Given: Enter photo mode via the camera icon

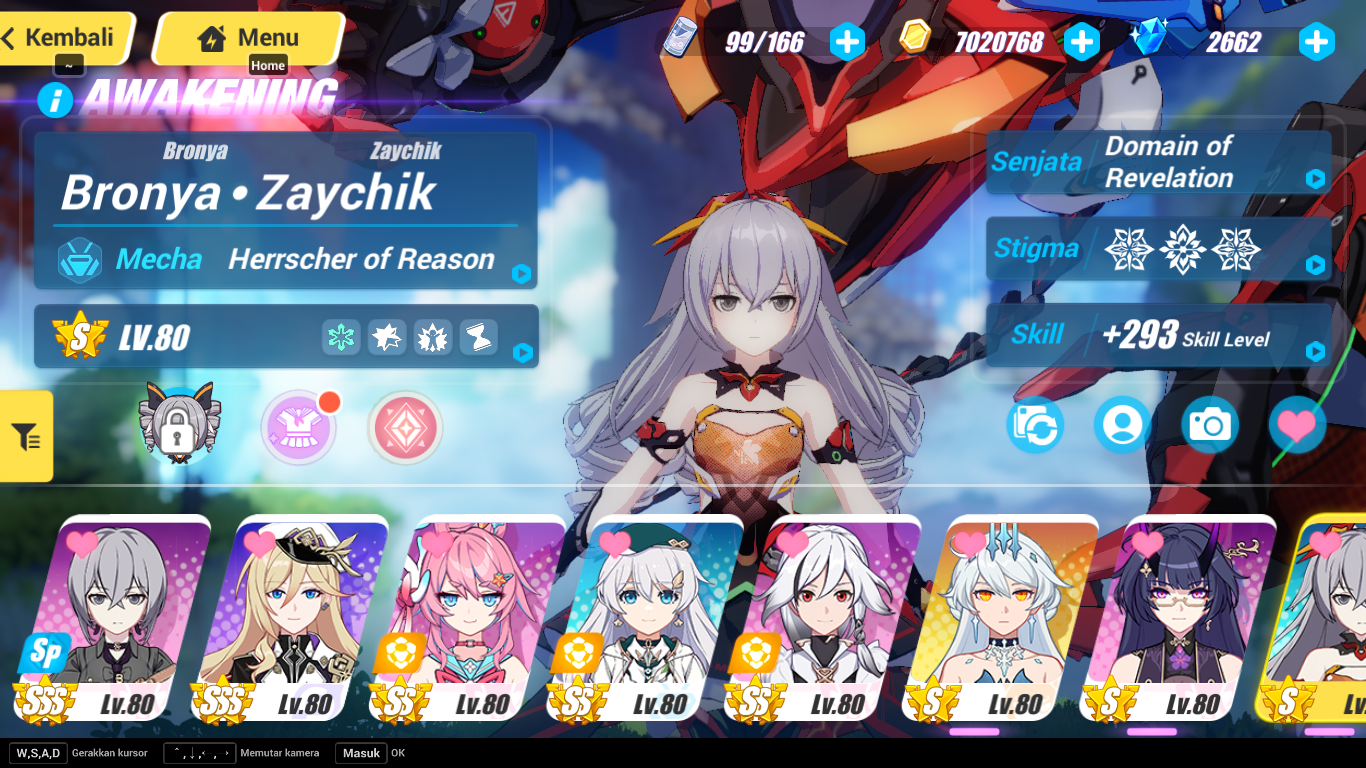Looking at the screenshot, I should click(1210, 425).
